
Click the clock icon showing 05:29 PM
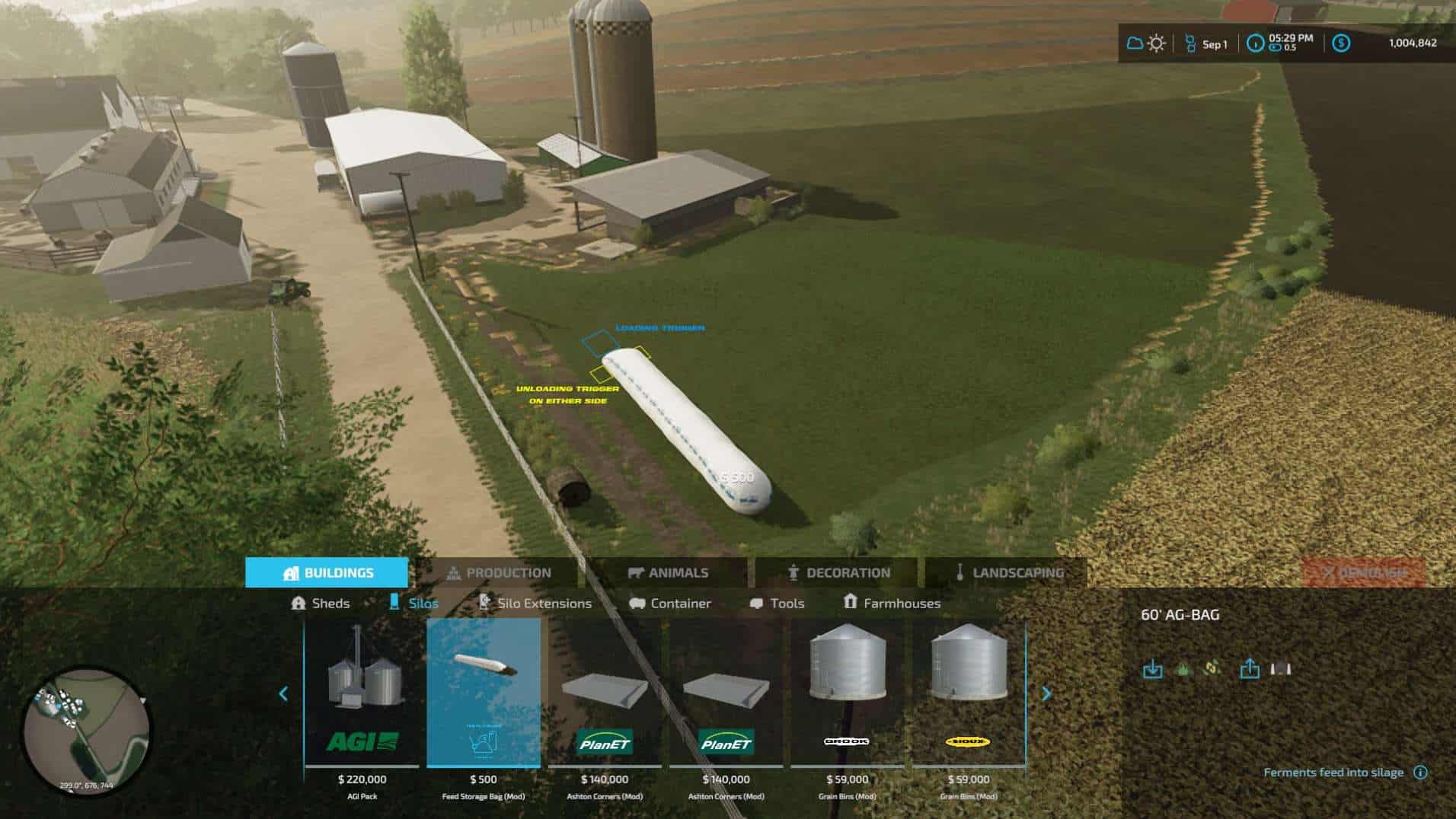point(1256,44)
